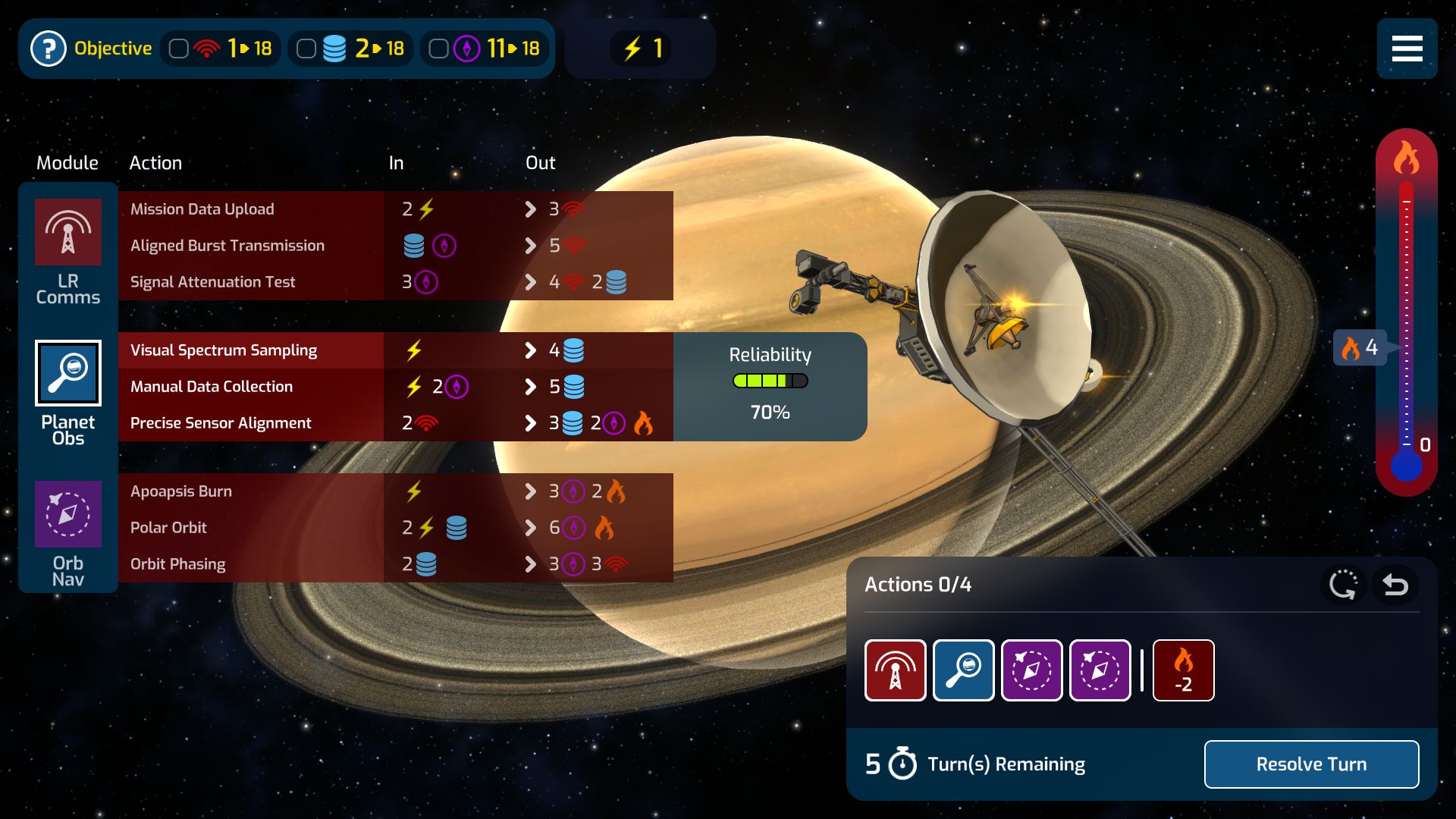This screenshot has width=1456, height=819.
Task: Pick the Manual Data Collection action
Action: [x=212, y=387]
